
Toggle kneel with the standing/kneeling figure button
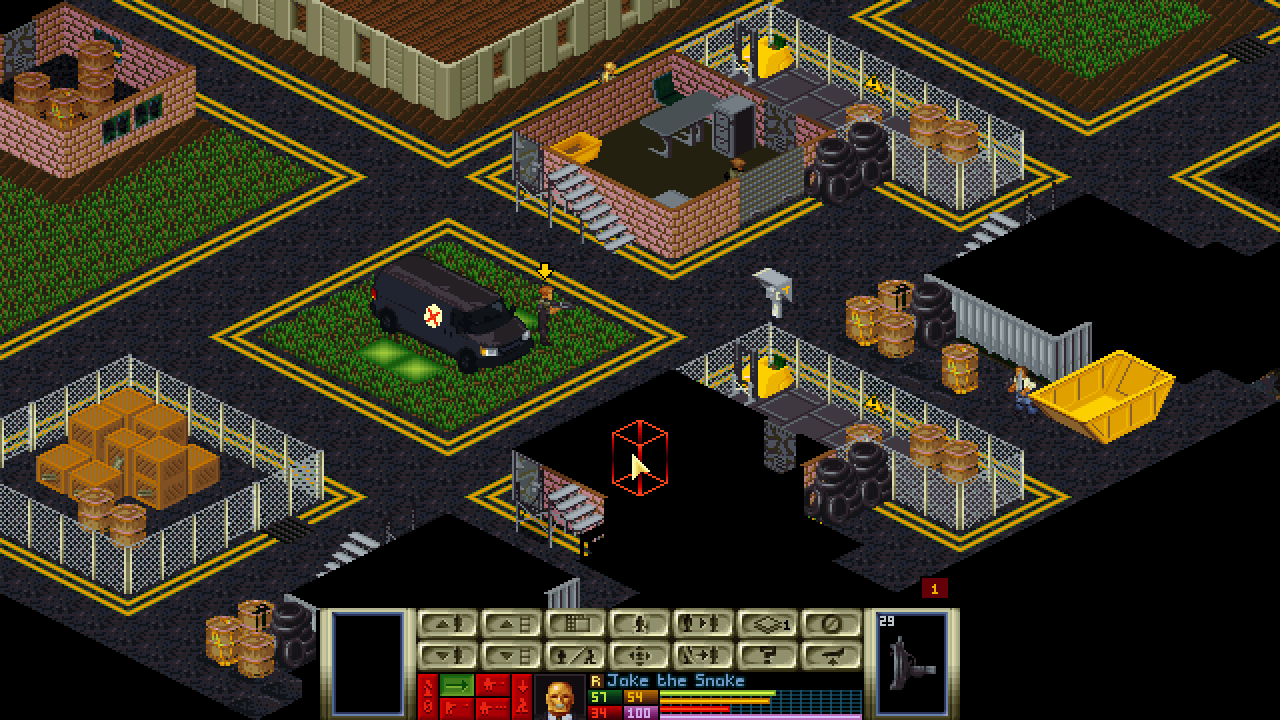[x=575, y=656]
